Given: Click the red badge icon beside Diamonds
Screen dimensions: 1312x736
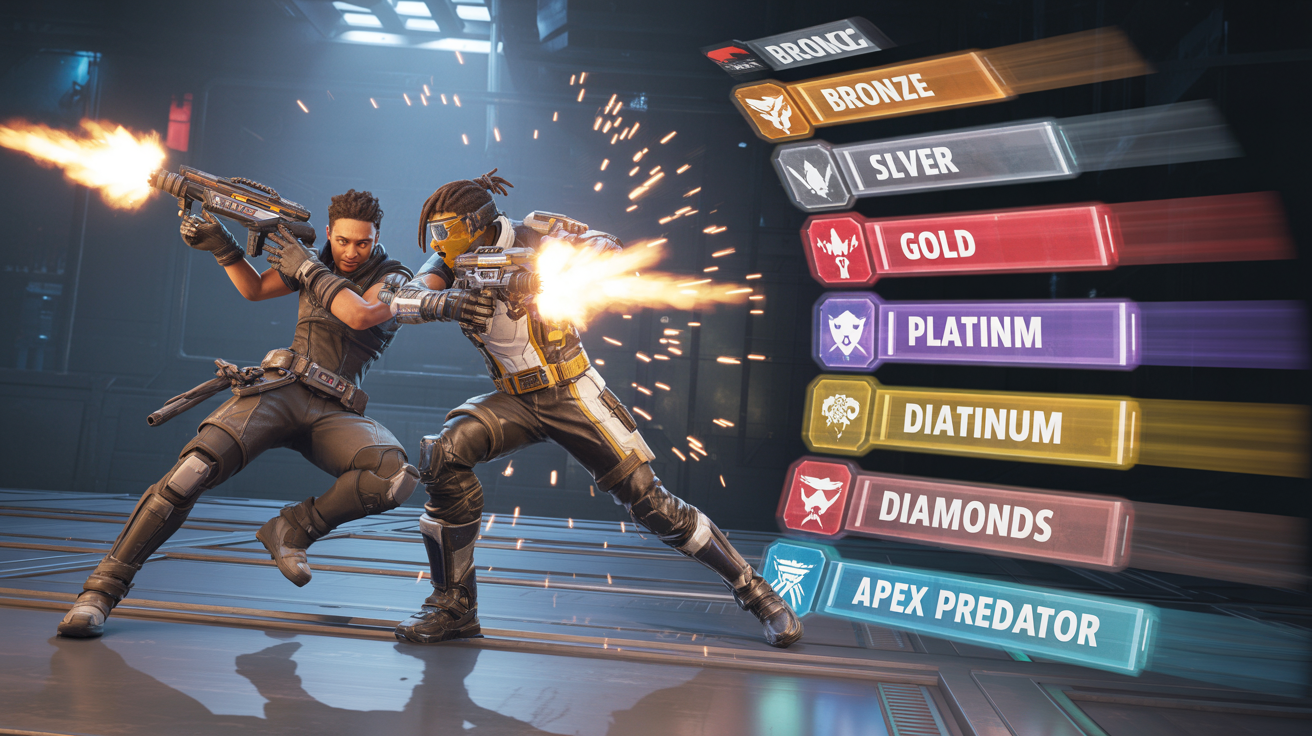Looking at the screenshot, I should 817,497.
